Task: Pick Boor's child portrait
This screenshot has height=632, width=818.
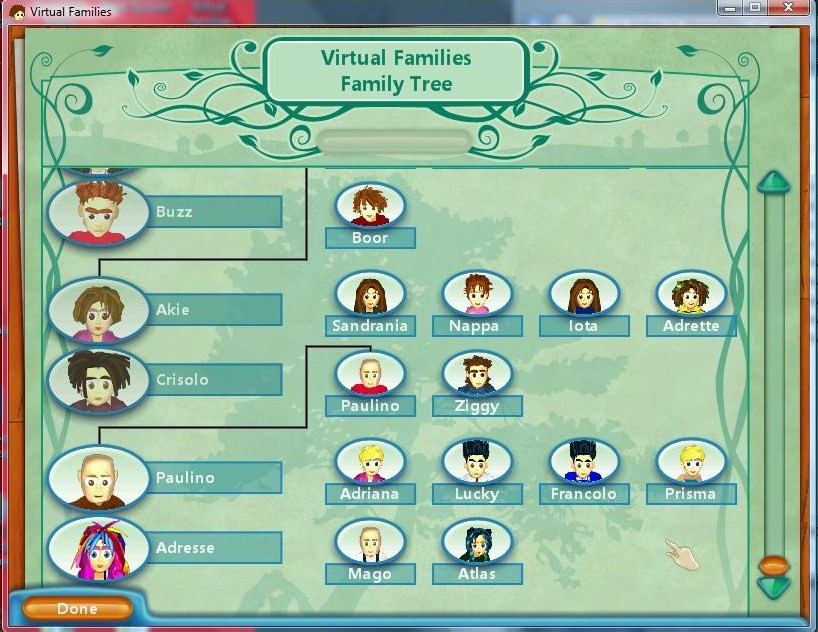Action: (370, 206)
